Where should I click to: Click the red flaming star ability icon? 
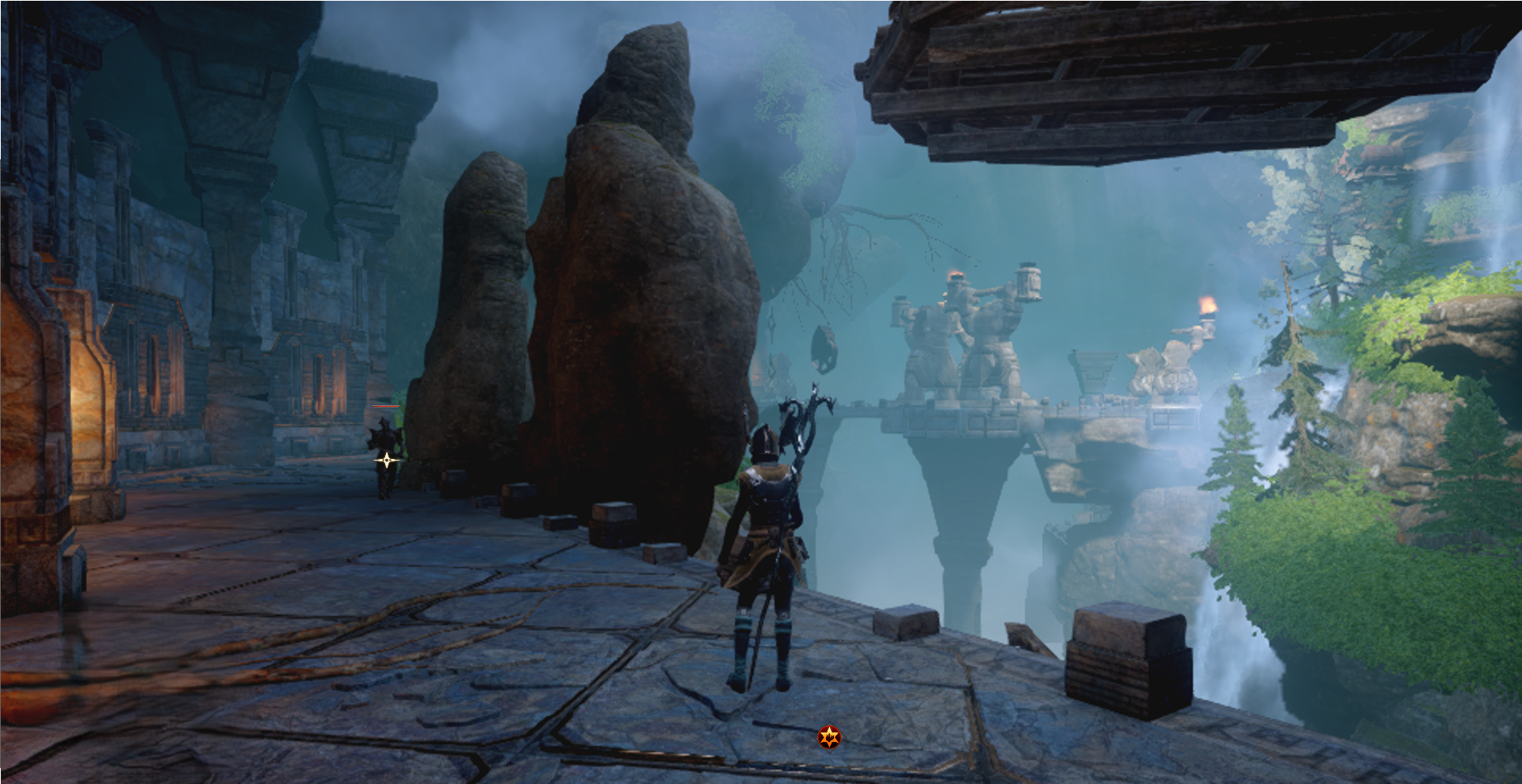tap(829, 737)
